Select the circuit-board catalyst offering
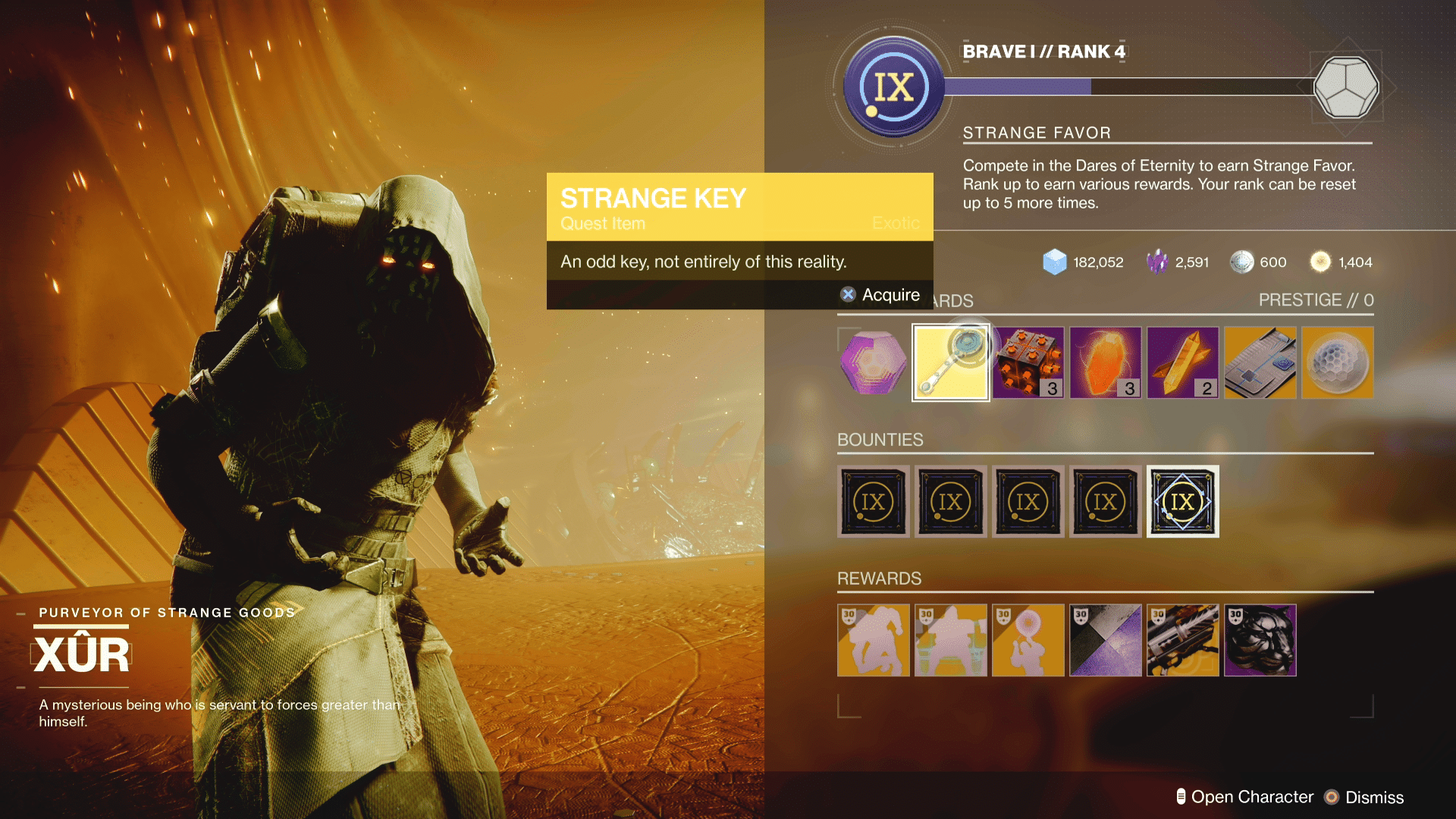 point(1260,362)
